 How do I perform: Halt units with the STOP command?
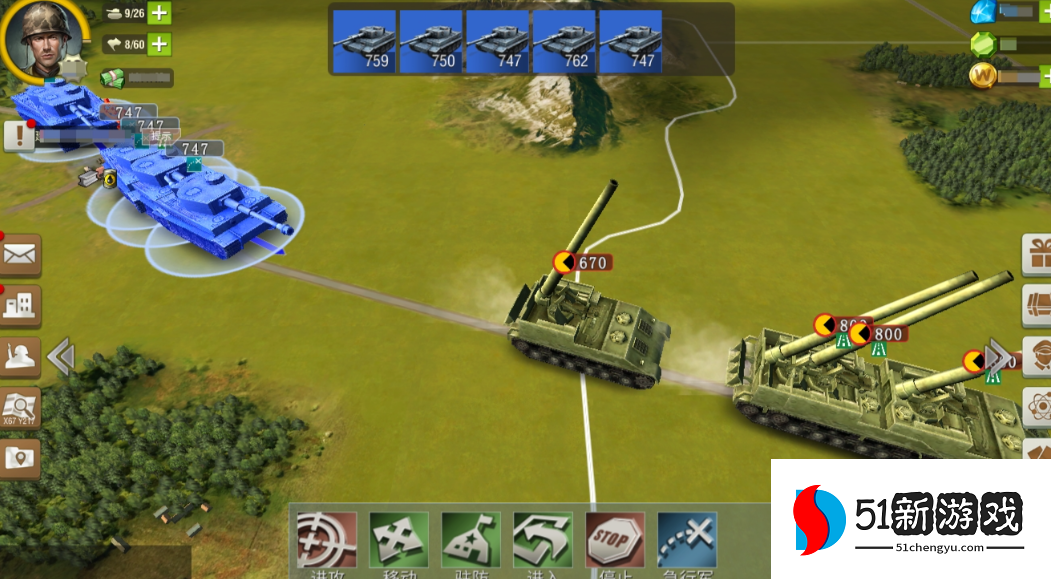(x=615, y=543)
